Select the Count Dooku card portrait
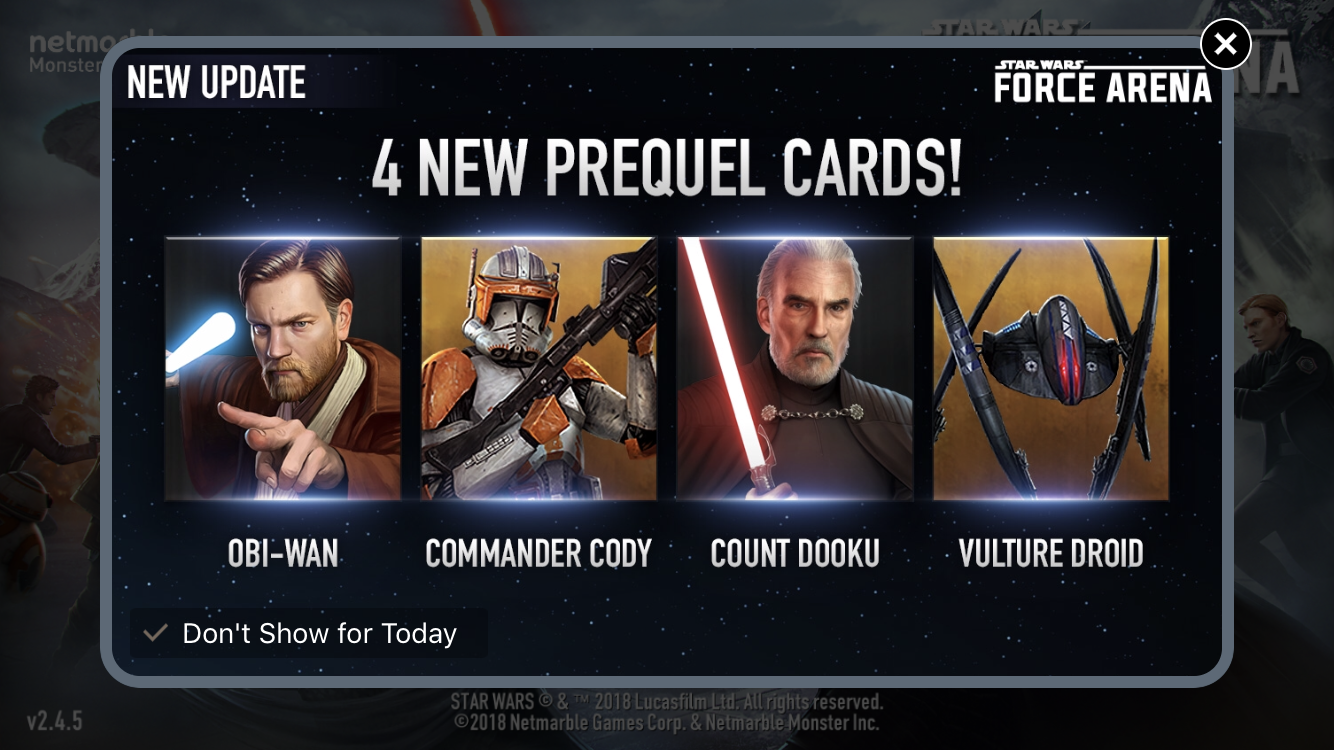 pyautogui.click(x=795, y=368)
